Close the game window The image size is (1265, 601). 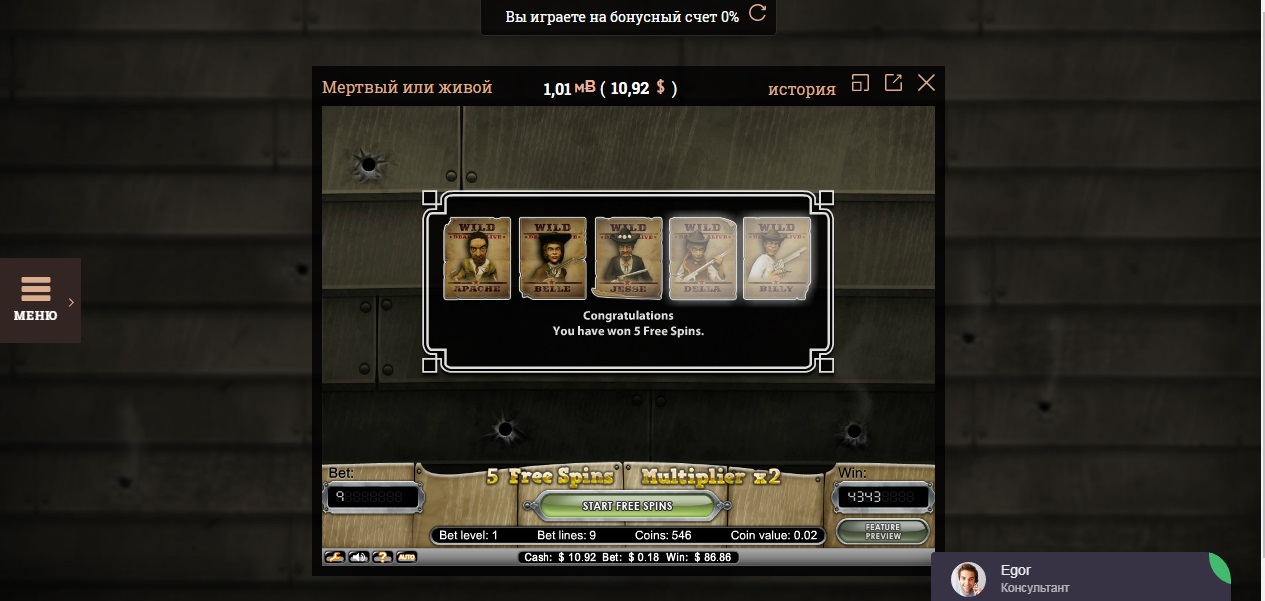tap(926, 83)
